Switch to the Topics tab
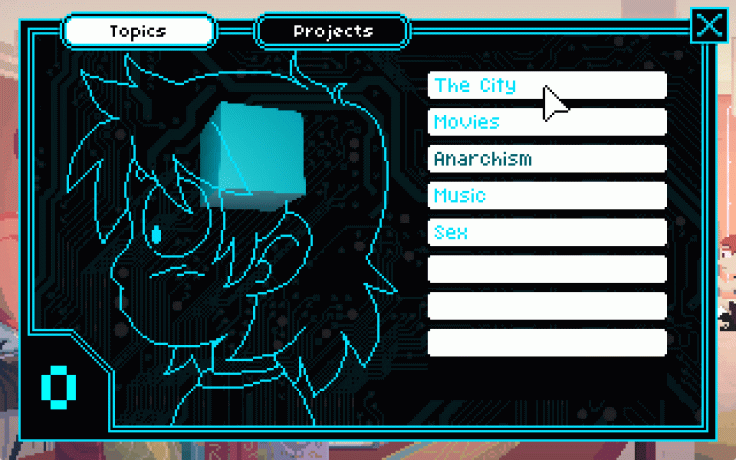Screen dimensions: 736x460 (138, 31)
